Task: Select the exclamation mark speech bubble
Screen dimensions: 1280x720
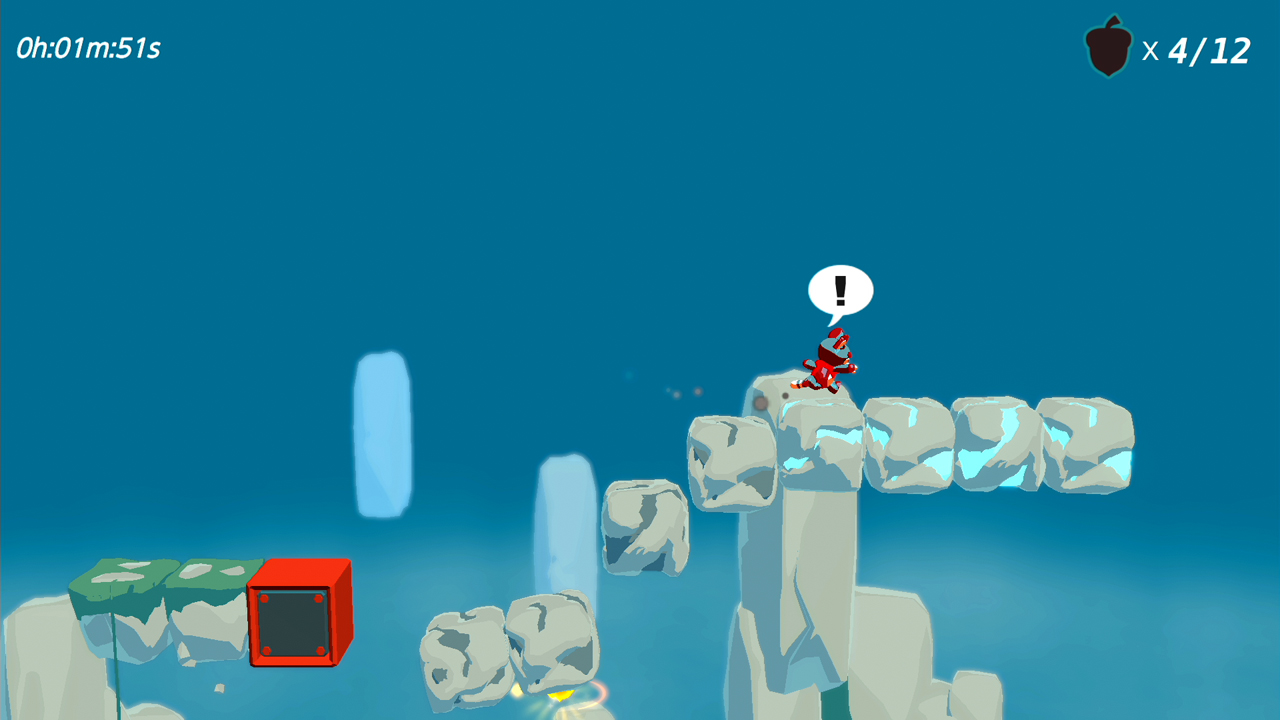Action: 840,291
